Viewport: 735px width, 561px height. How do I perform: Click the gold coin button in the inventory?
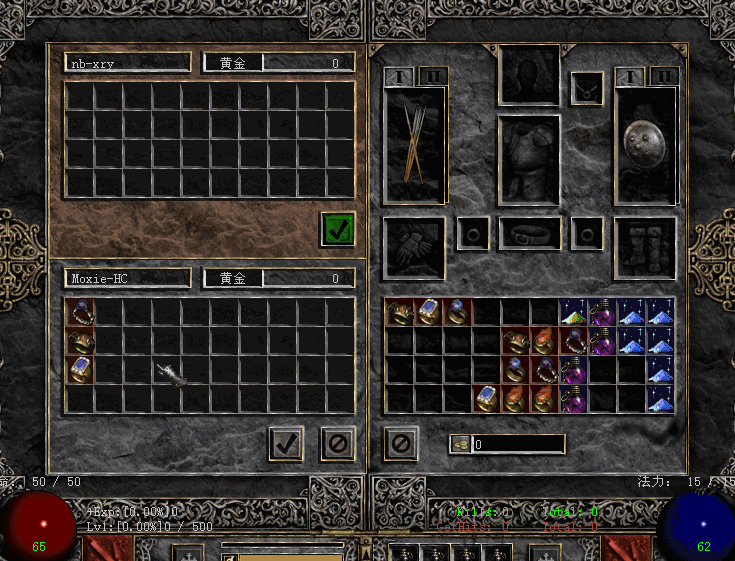(x=460, y=444)
